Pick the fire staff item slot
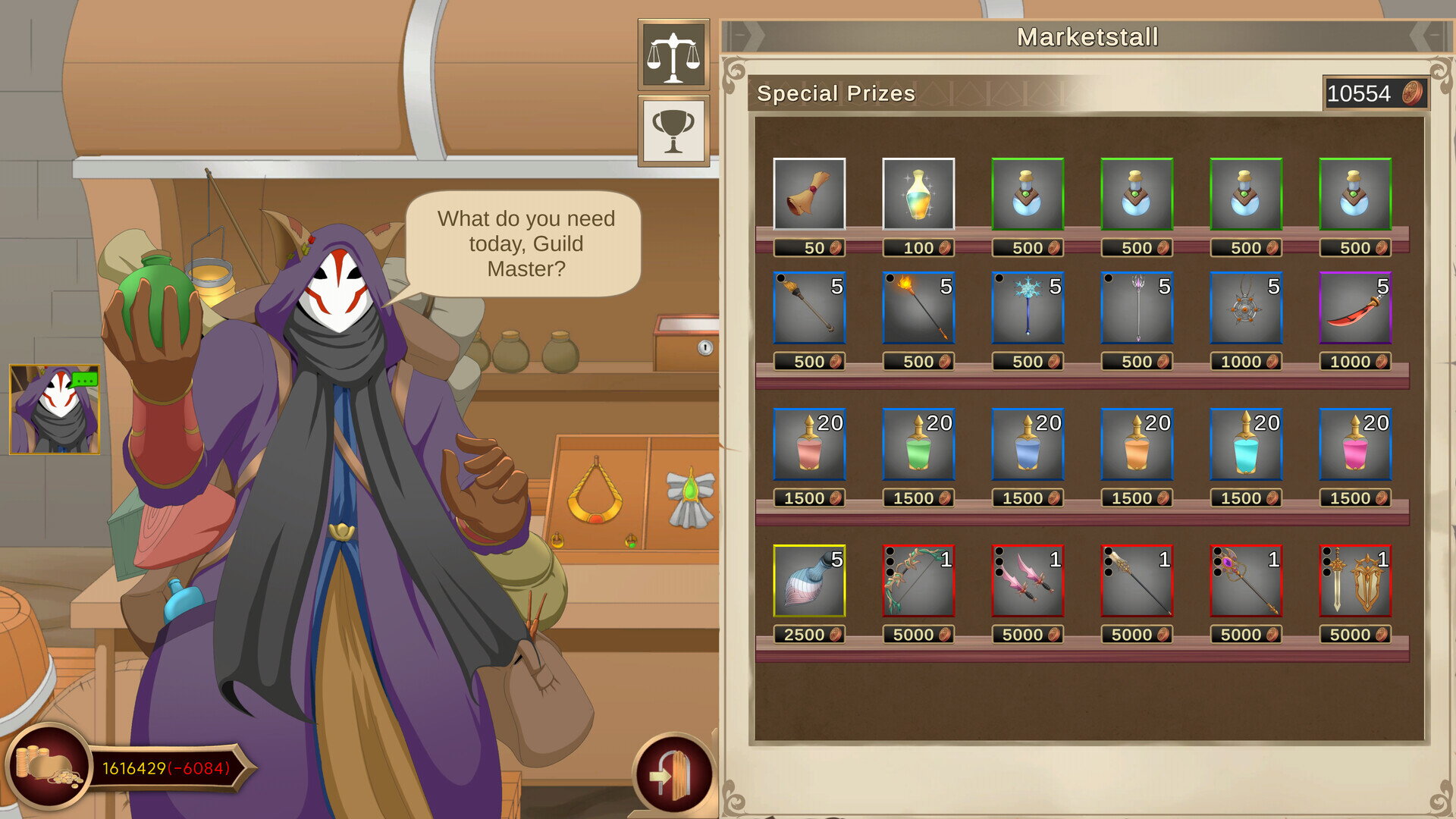The width and height of the screenshot is (1456, 819). [x=918, y=308]
